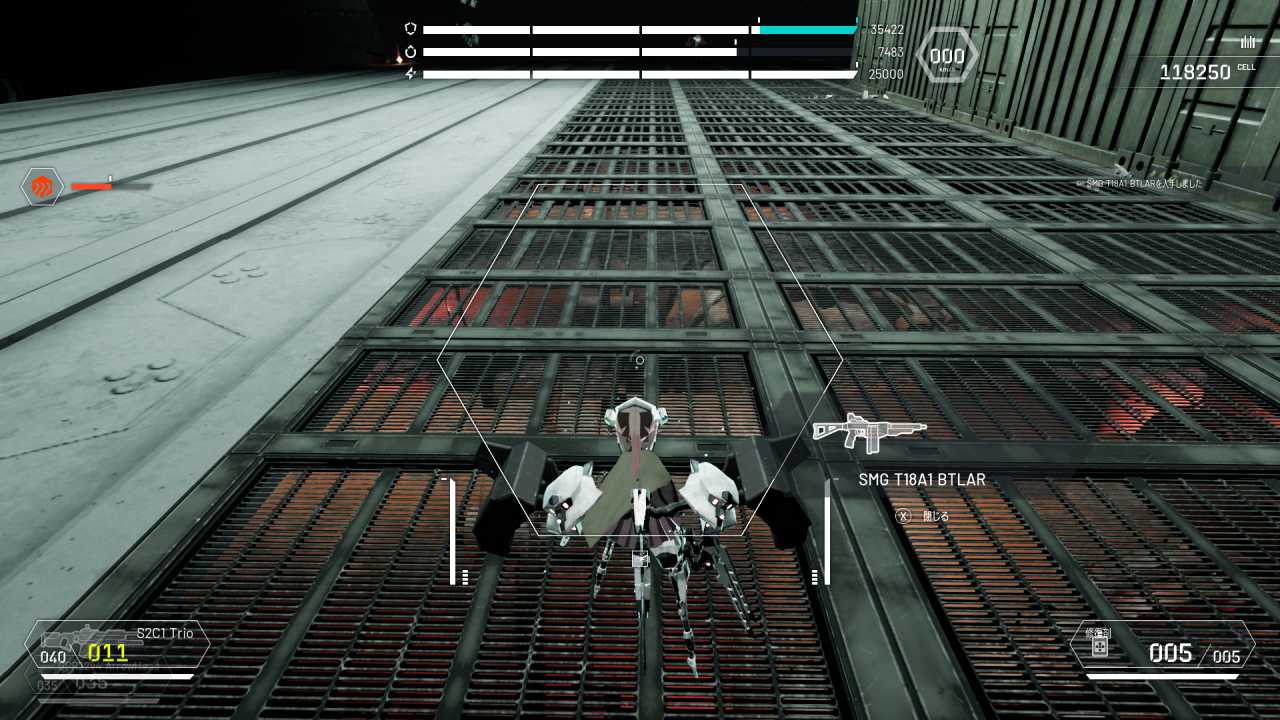Toggle the cyan boost gauge segment
Image resolution: width=1280 pixels, height=720 pixels.
click(808, 29)
